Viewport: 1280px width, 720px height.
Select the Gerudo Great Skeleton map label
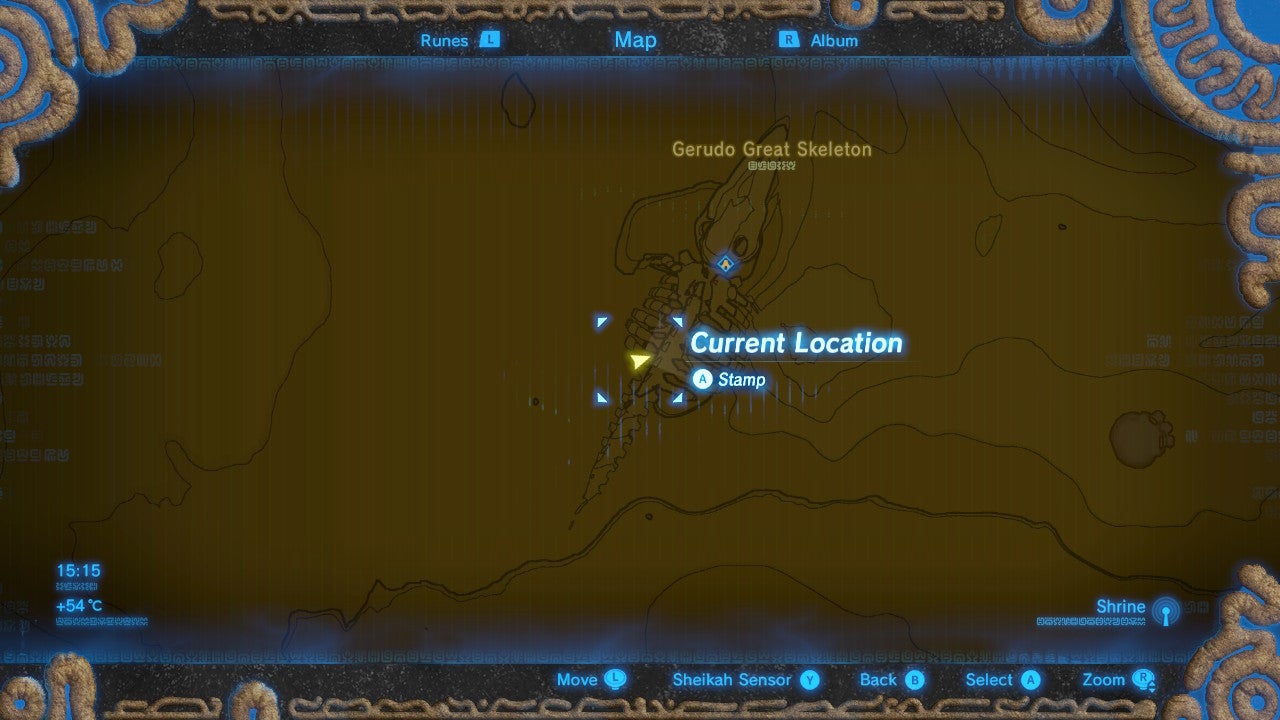pos(772,149)
